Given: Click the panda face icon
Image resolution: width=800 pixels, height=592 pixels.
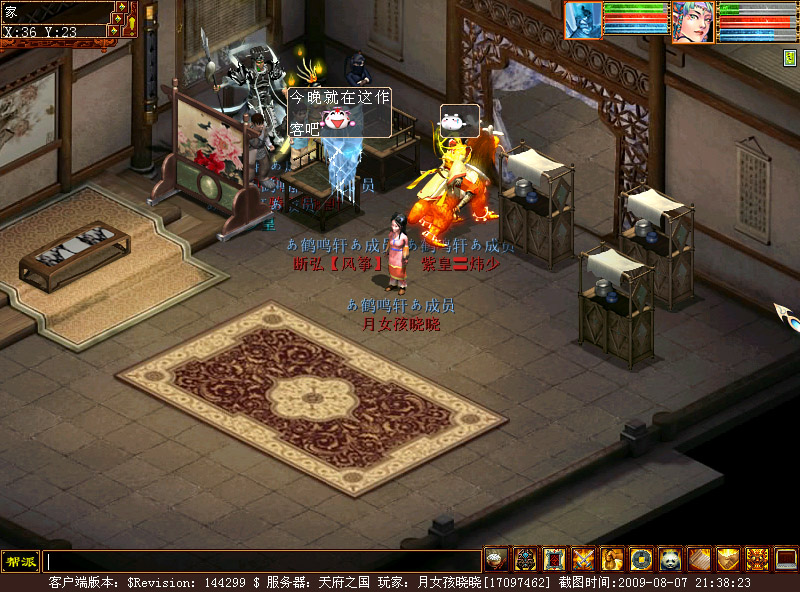Looking at the screenshot, I should 670,560.
